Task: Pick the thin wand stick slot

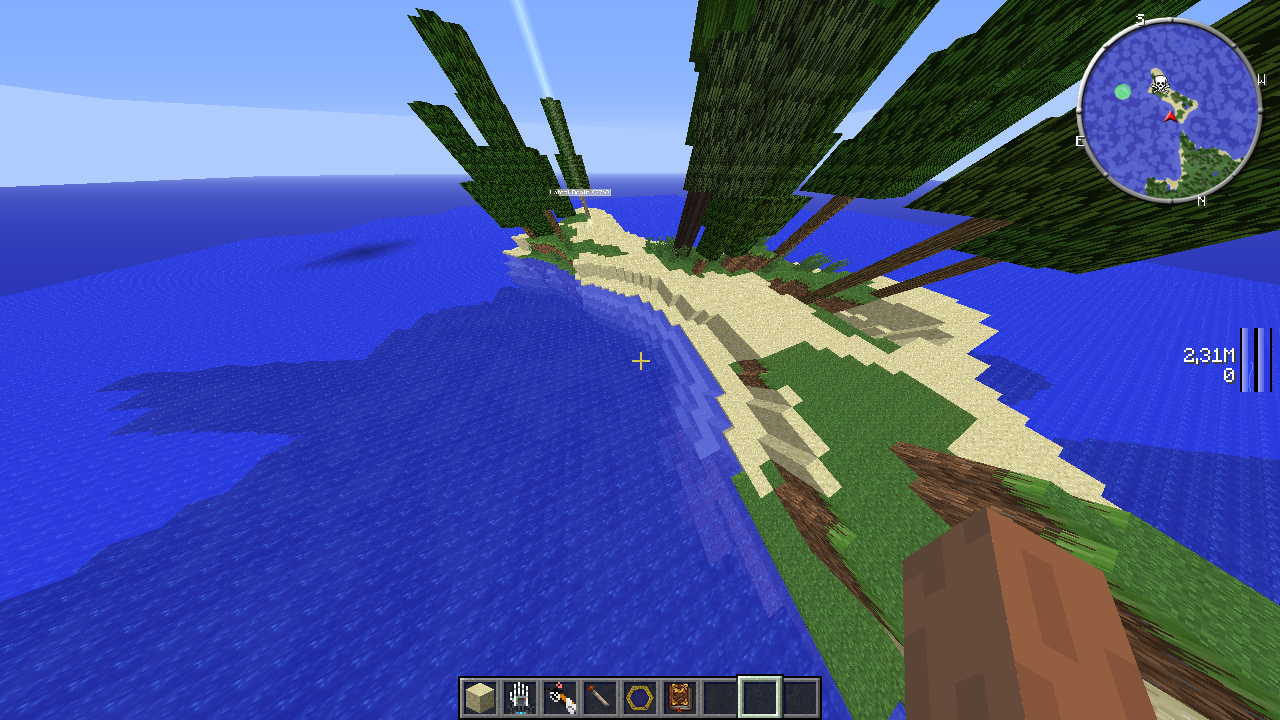Action: pyautogui.click(x=600, y=697)
